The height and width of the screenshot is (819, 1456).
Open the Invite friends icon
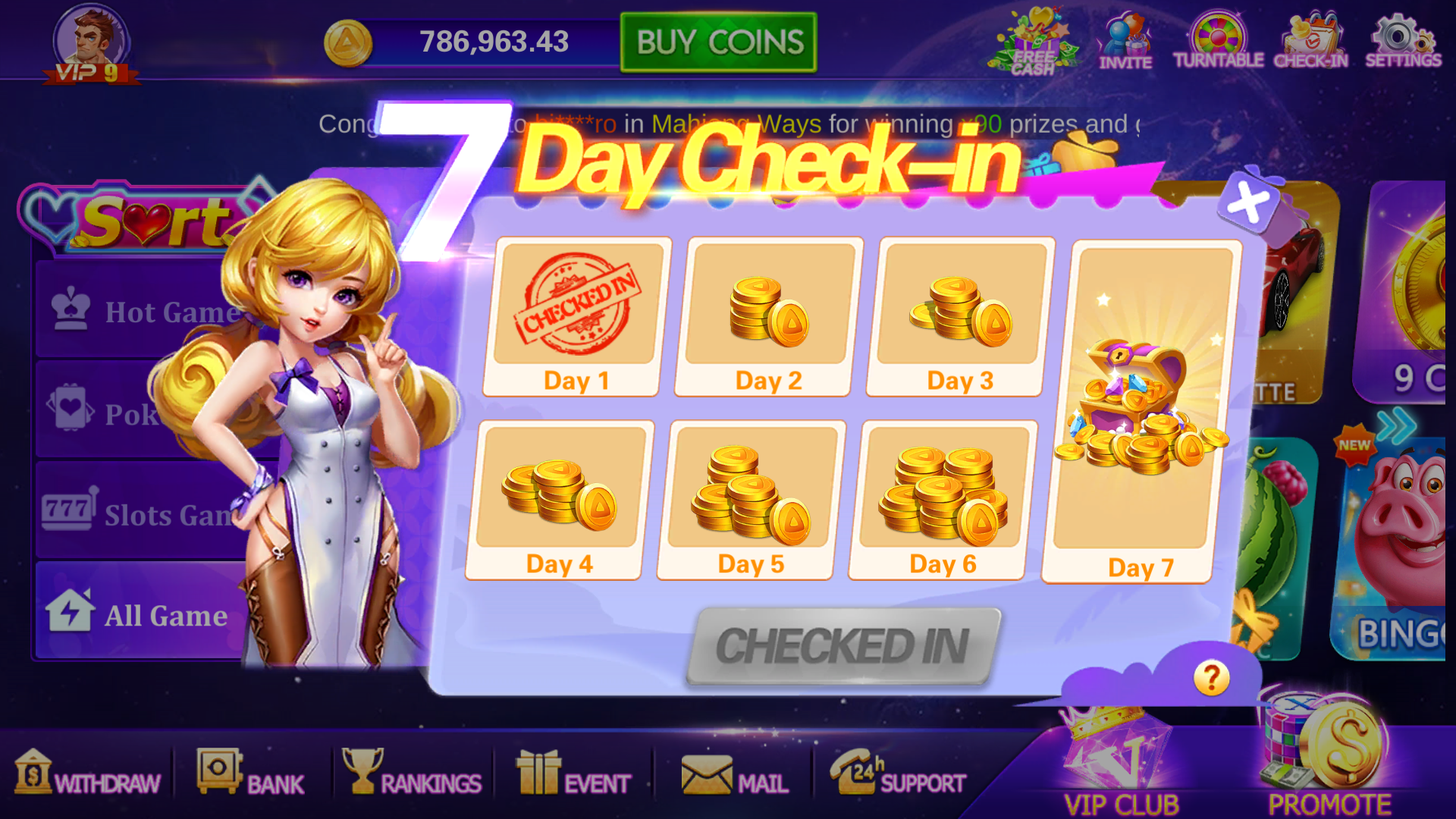click(1125, 42)
